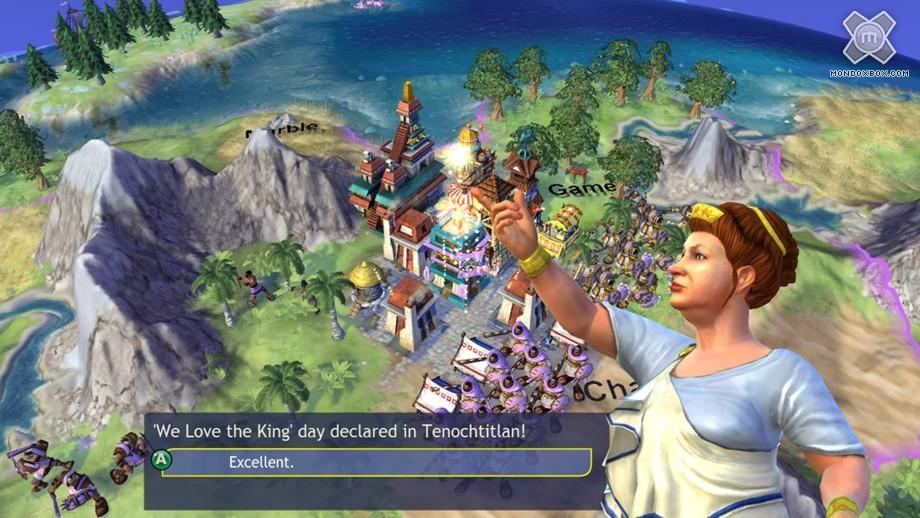
Task: Click the MondoXbox watermark logo
Action: pos(867,40)
